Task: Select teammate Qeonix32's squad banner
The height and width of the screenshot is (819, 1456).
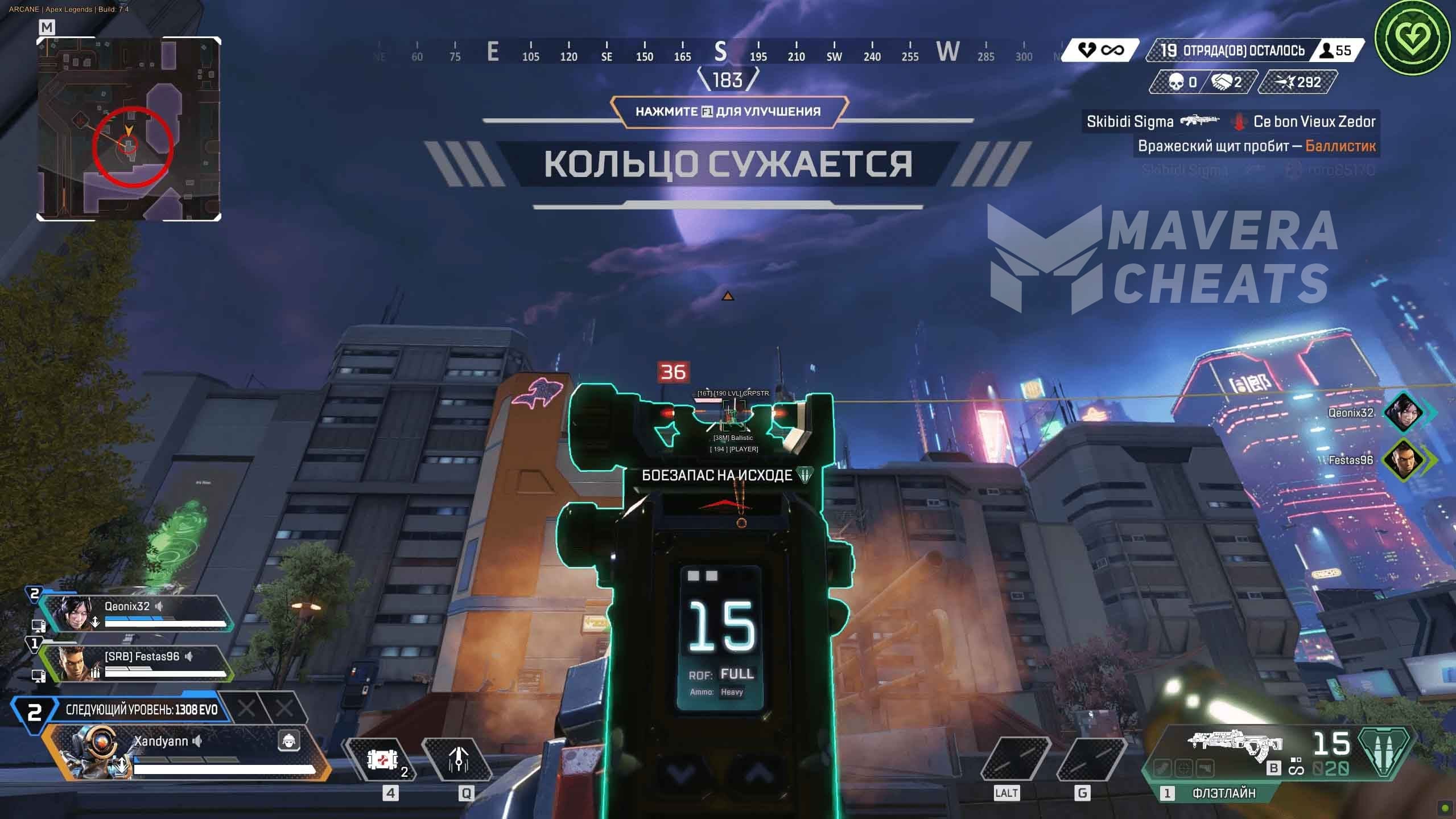Action: pyautogui.click(x=137, y=614)
